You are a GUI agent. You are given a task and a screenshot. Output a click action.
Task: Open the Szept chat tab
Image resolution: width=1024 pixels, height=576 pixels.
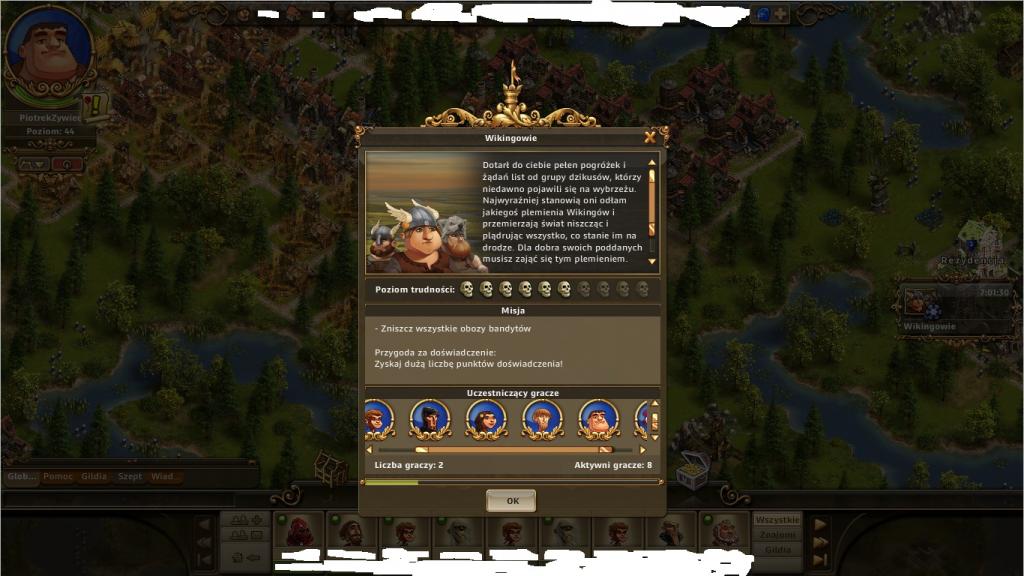[130, 477]
